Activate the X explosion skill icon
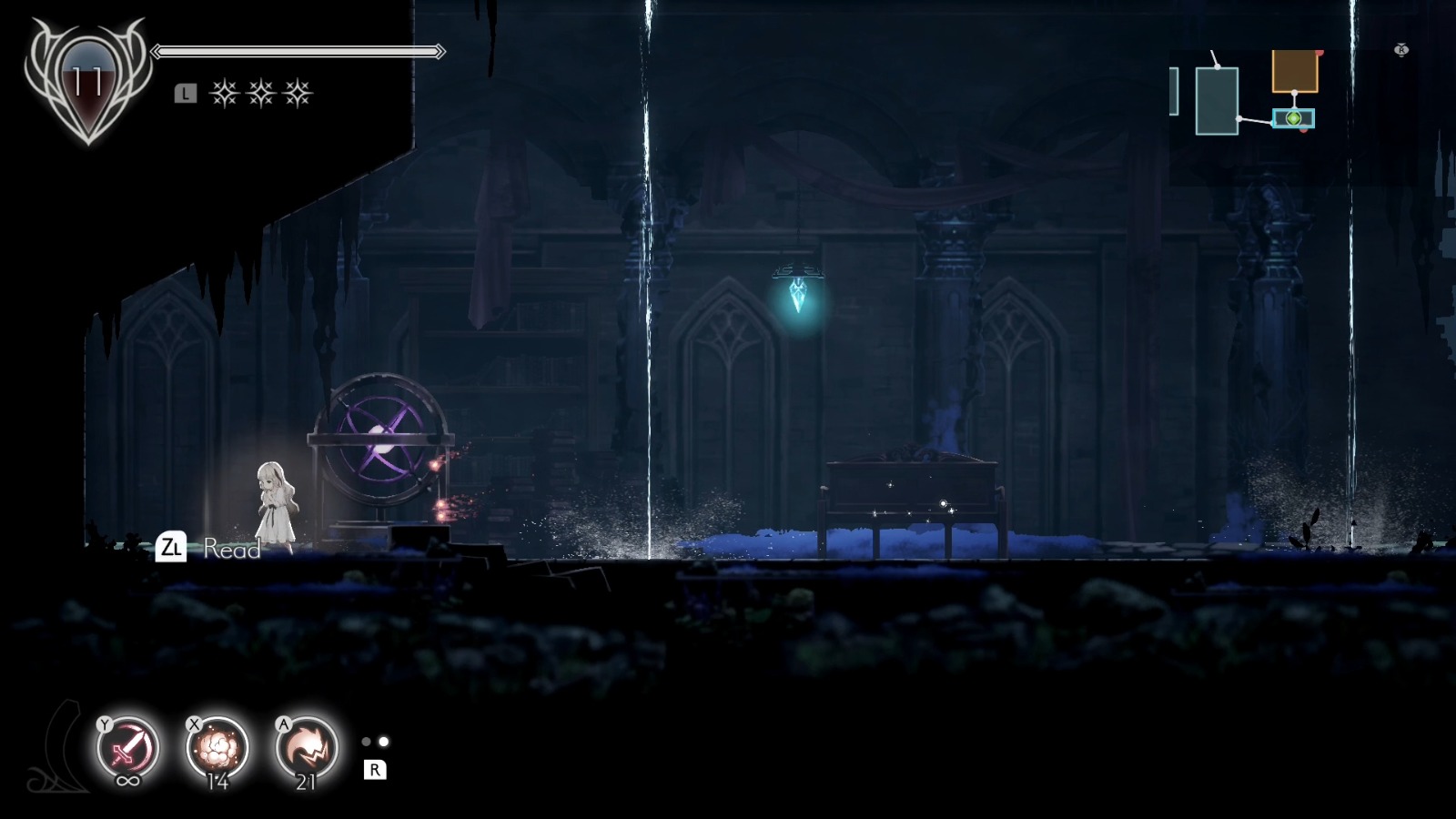The image size is (1456, 819). (217, 746)
